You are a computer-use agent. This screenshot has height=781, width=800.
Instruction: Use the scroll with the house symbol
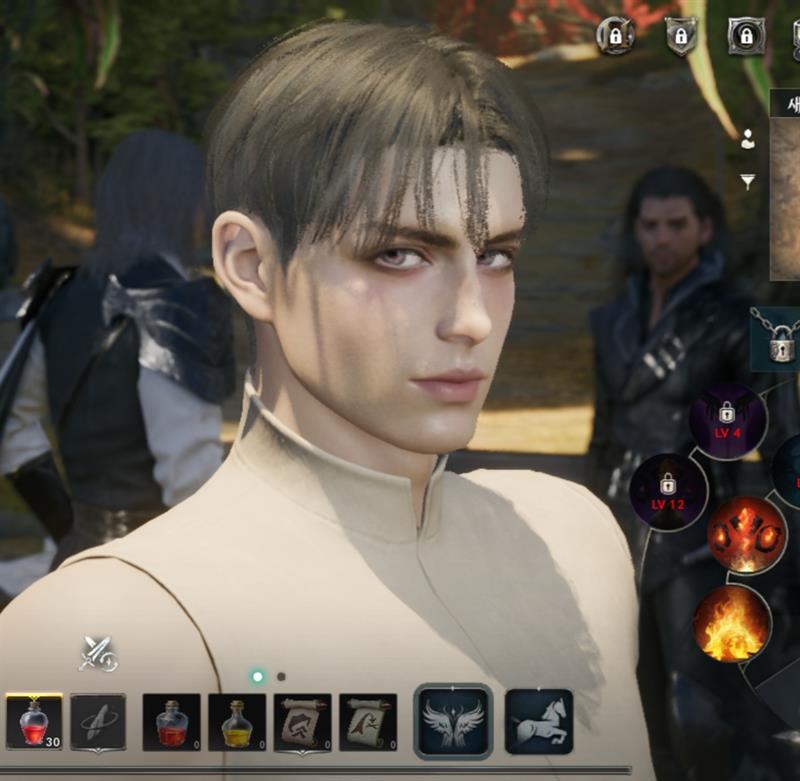pos(302,722)
